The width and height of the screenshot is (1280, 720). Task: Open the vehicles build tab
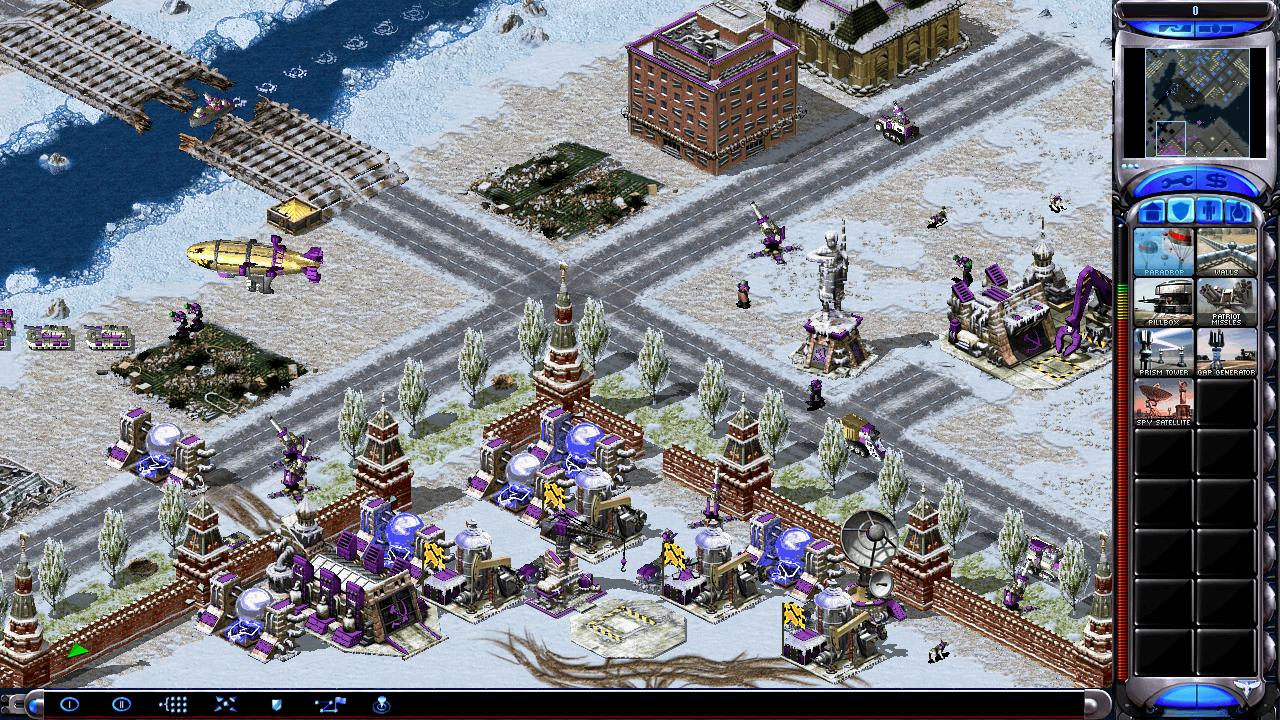coord(1238,211)
